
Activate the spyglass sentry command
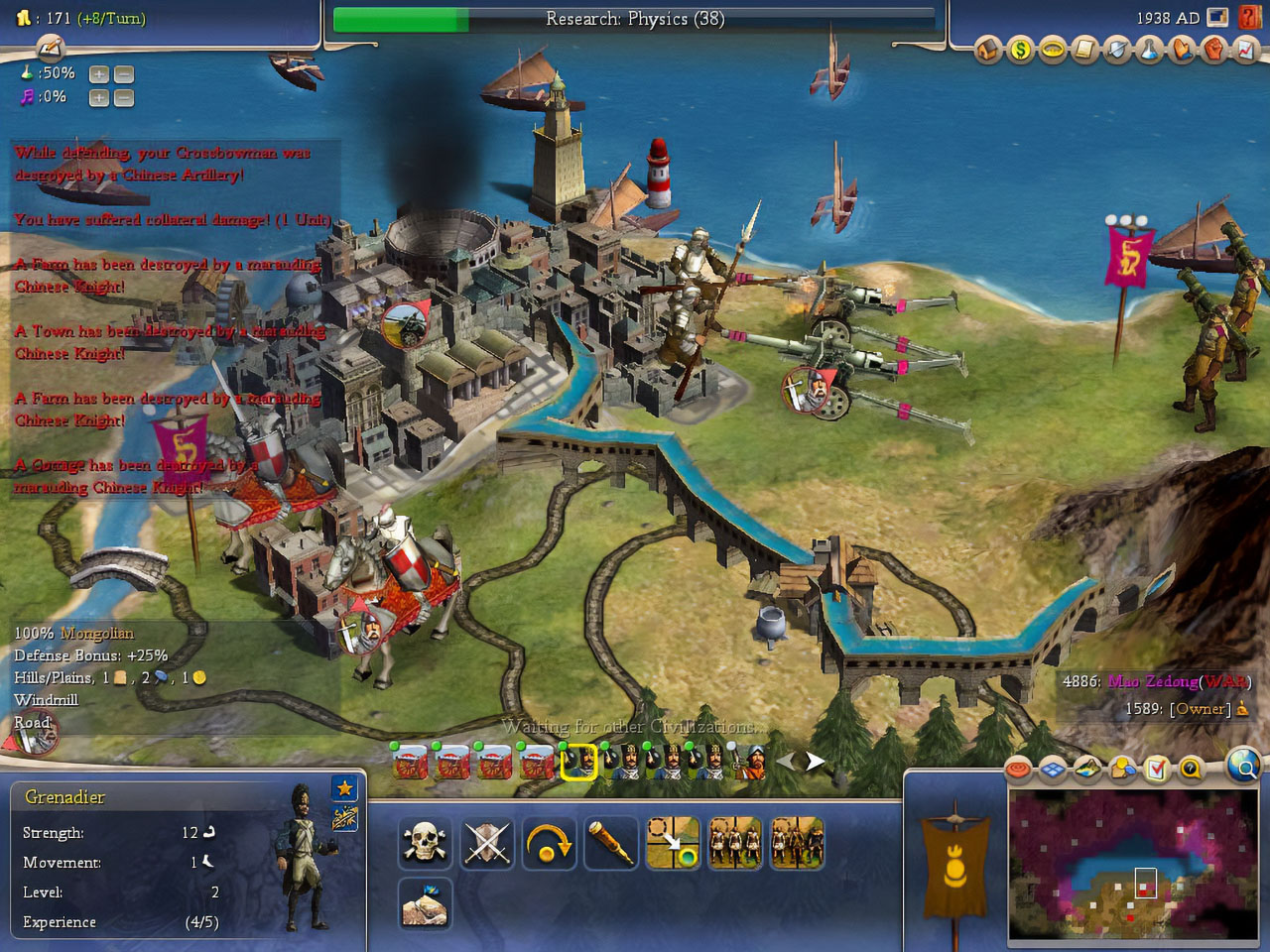610,844
